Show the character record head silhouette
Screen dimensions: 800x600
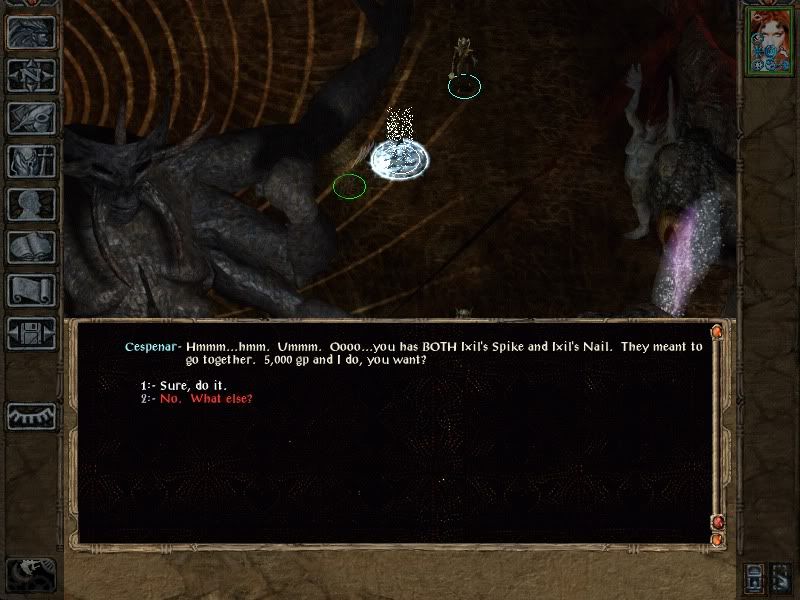pos(32,204)
